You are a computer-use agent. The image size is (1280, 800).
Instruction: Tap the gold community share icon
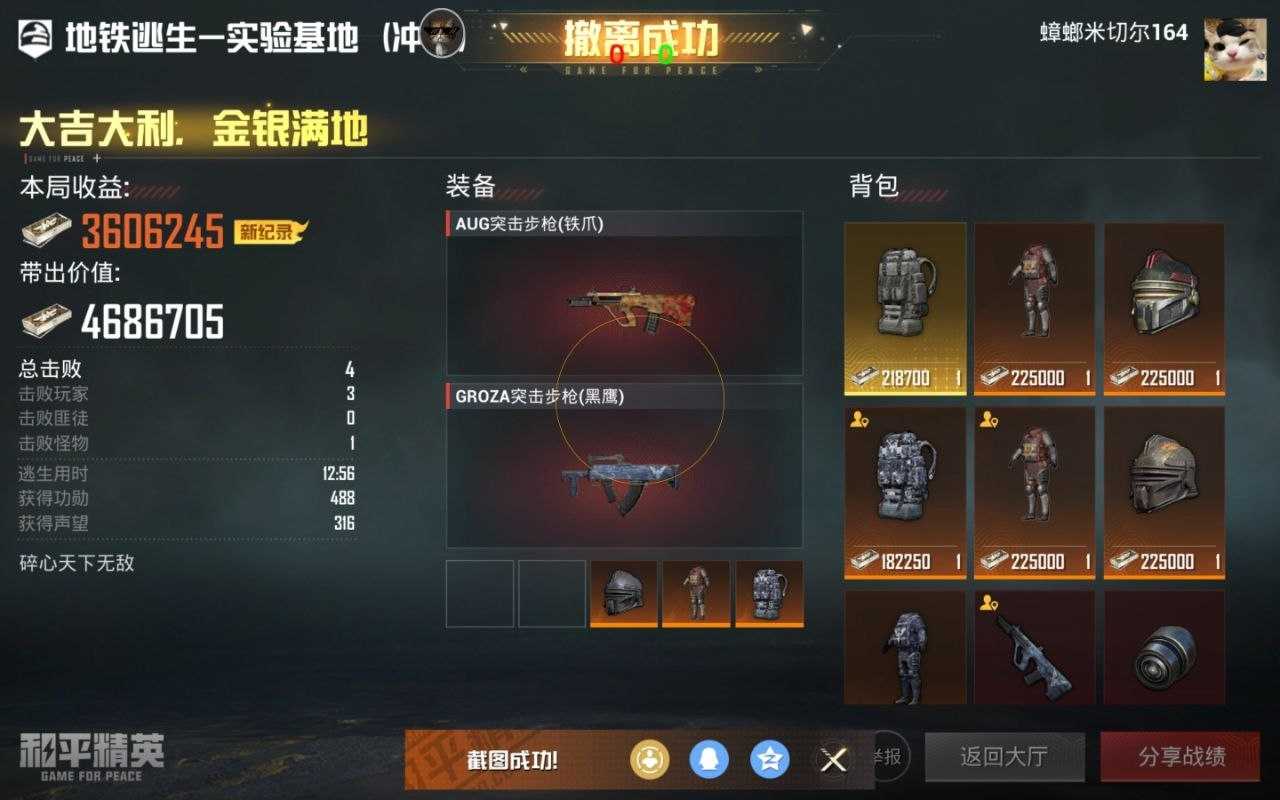point(649,760)
